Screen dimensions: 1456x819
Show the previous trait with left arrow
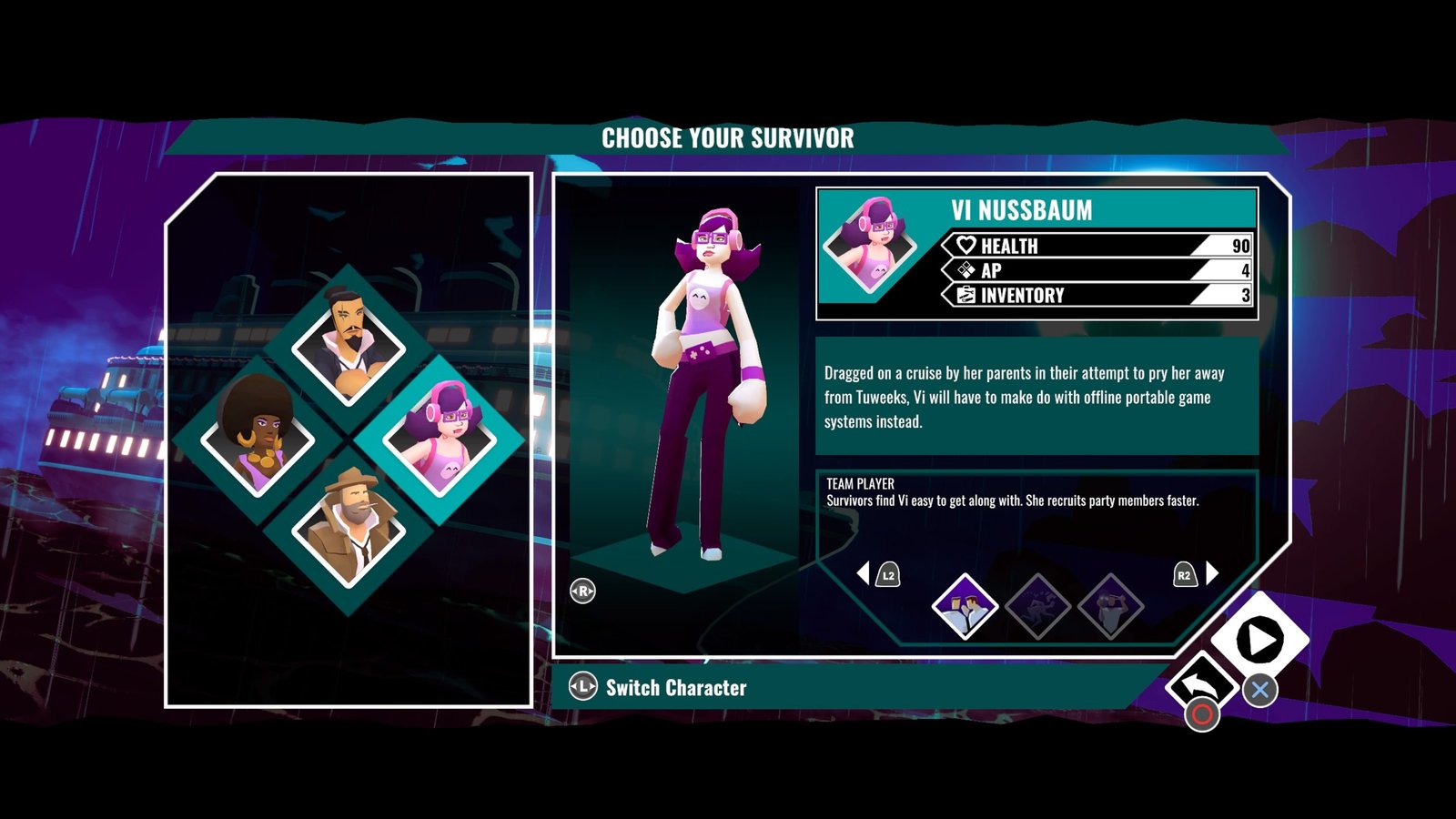tap(864, 573)
